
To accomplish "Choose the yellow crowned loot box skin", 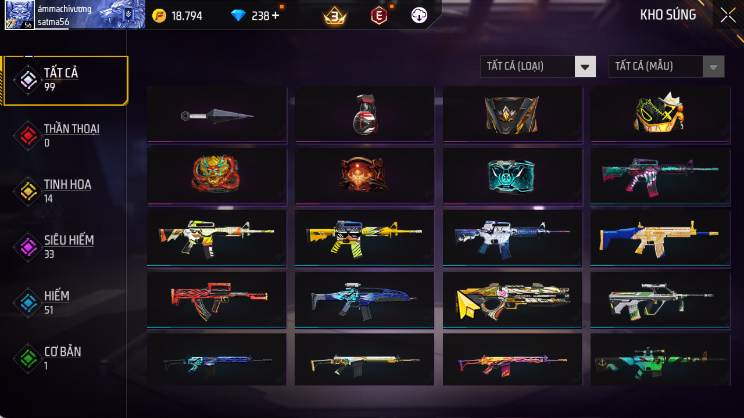I will tap(660, 114).
